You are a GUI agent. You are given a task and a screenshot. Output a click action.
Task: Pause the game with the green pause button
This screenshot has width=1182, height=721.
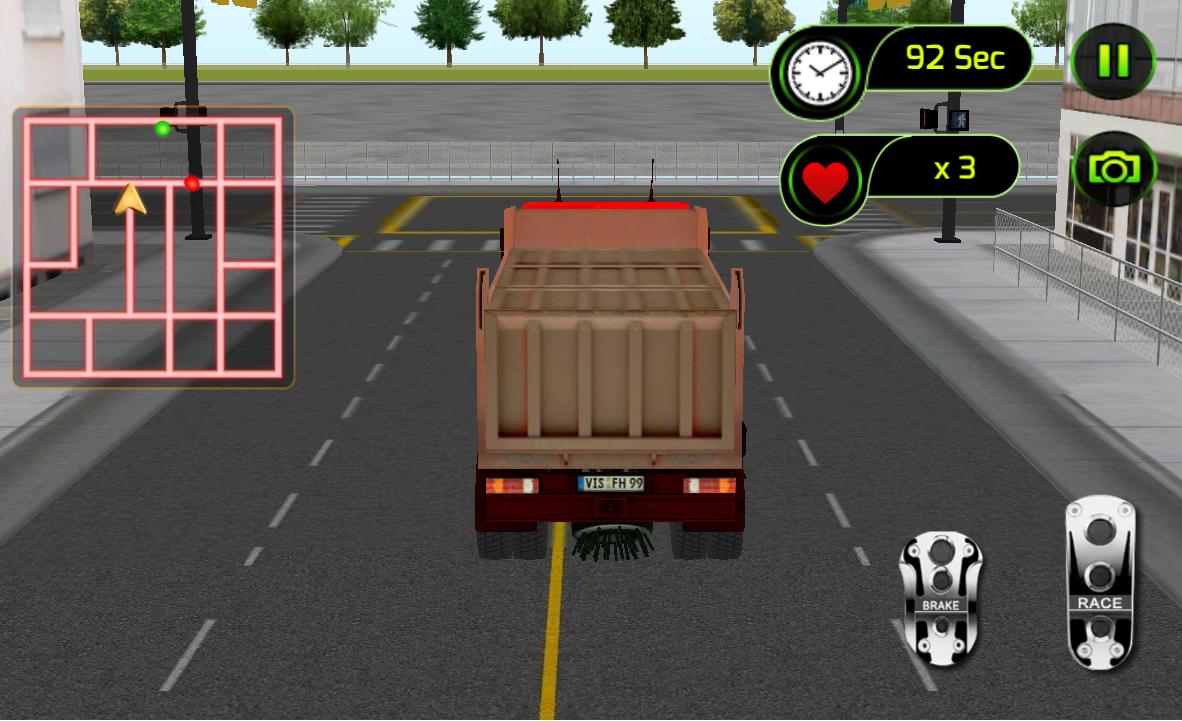[1112, 62]
